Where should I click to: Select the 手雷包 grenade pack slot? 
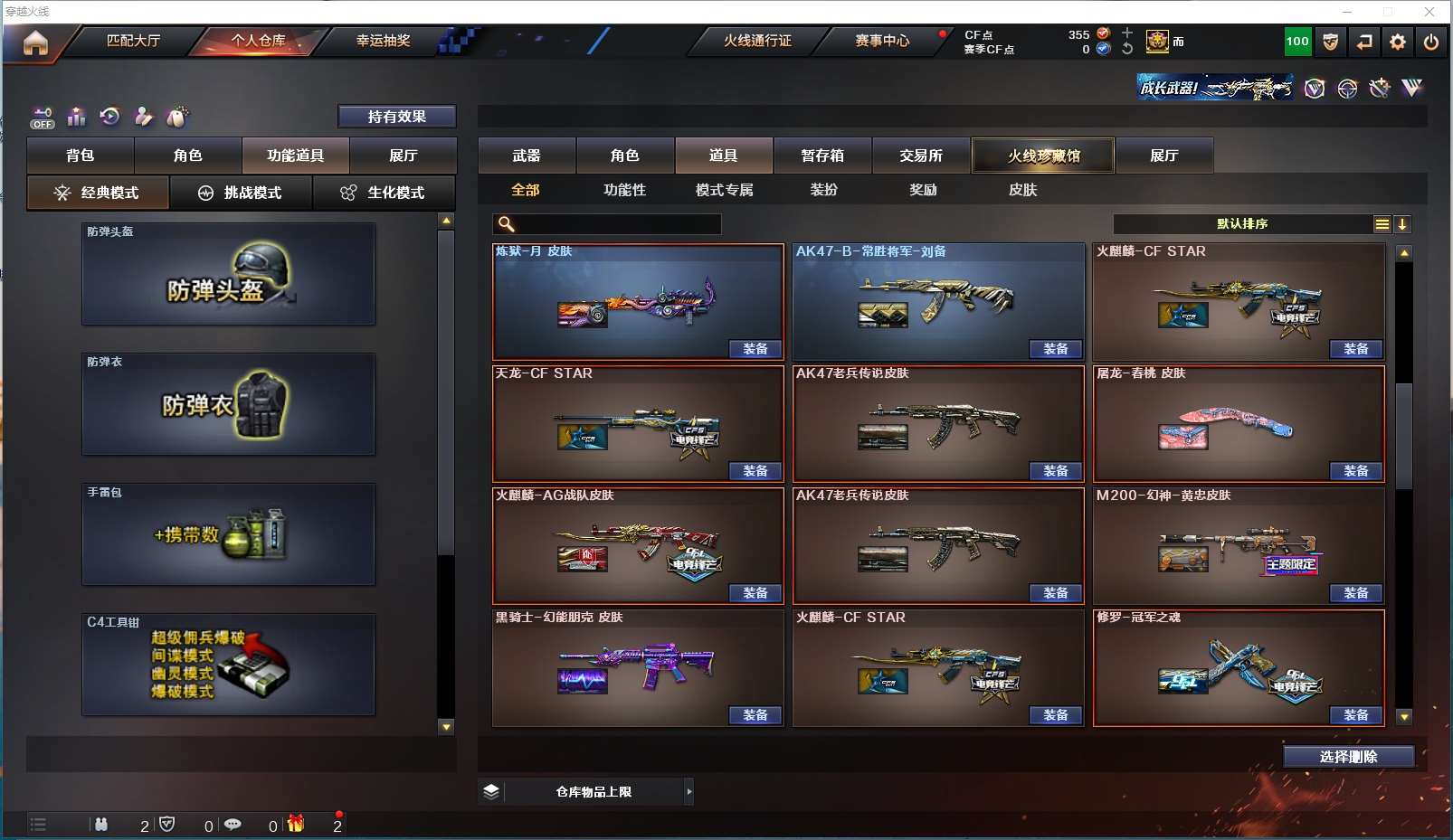pos(228,535)
